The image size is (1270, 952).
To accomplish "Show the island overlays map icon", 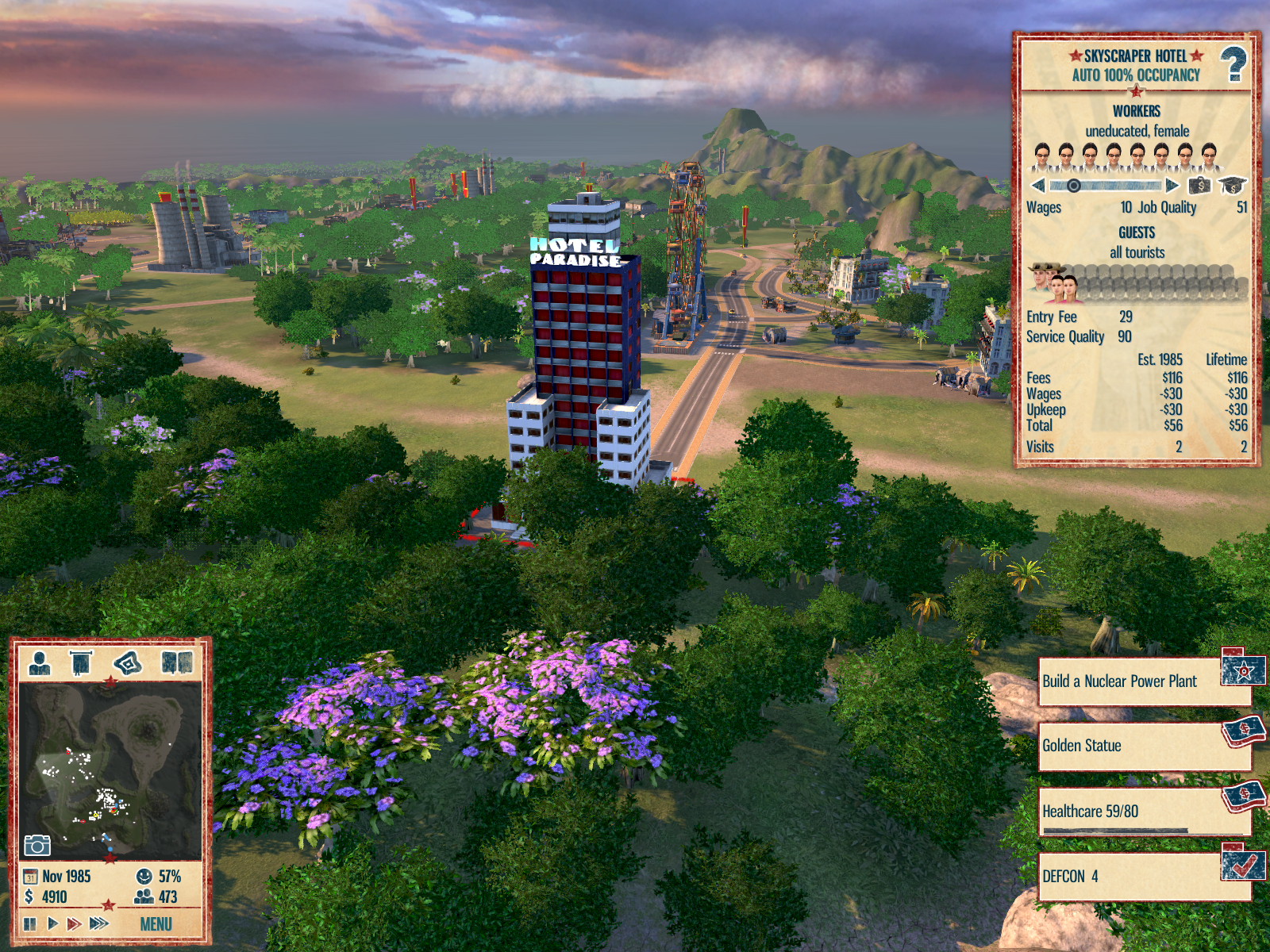I will pos(128,662).
